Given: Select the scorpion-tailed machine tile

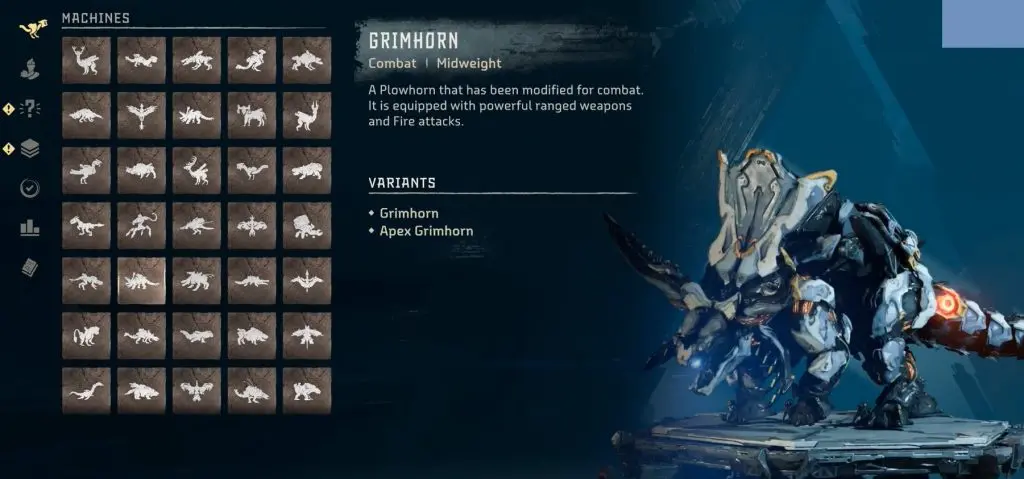Looking at the screenshot, I should point(141,226).
